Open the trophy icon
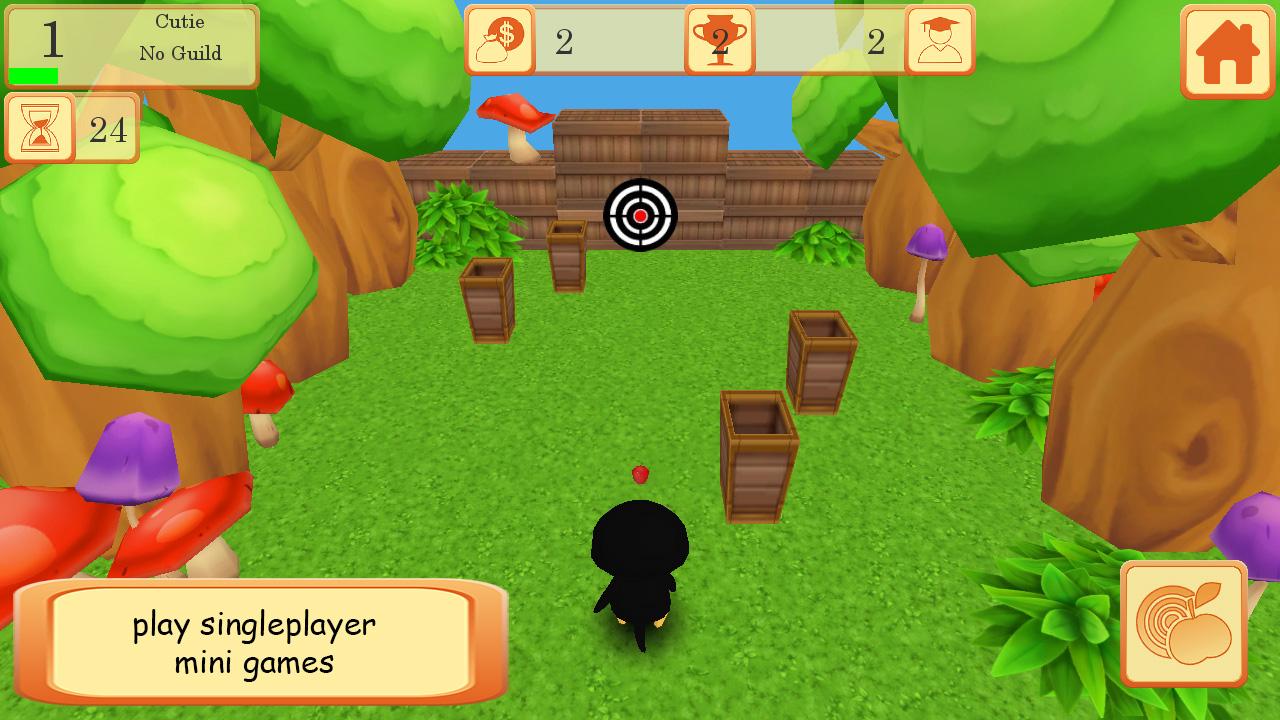Viewport: 1280px width, 720px height. coord(719,40)
